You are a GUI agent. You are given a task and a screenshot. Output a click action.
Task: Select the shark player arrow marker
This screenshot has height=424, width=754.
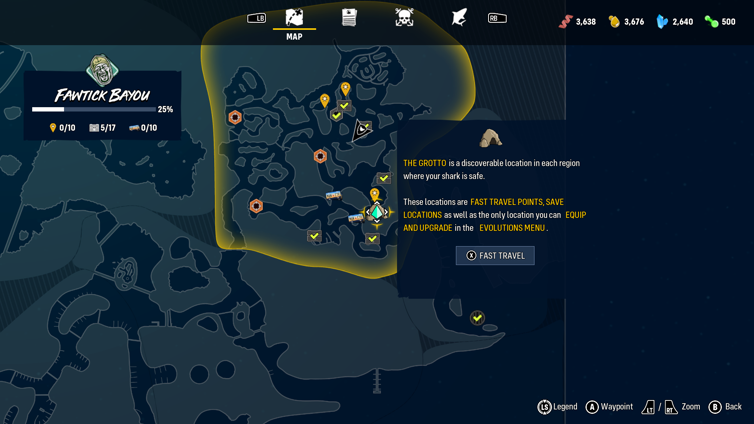pos(362,131)
